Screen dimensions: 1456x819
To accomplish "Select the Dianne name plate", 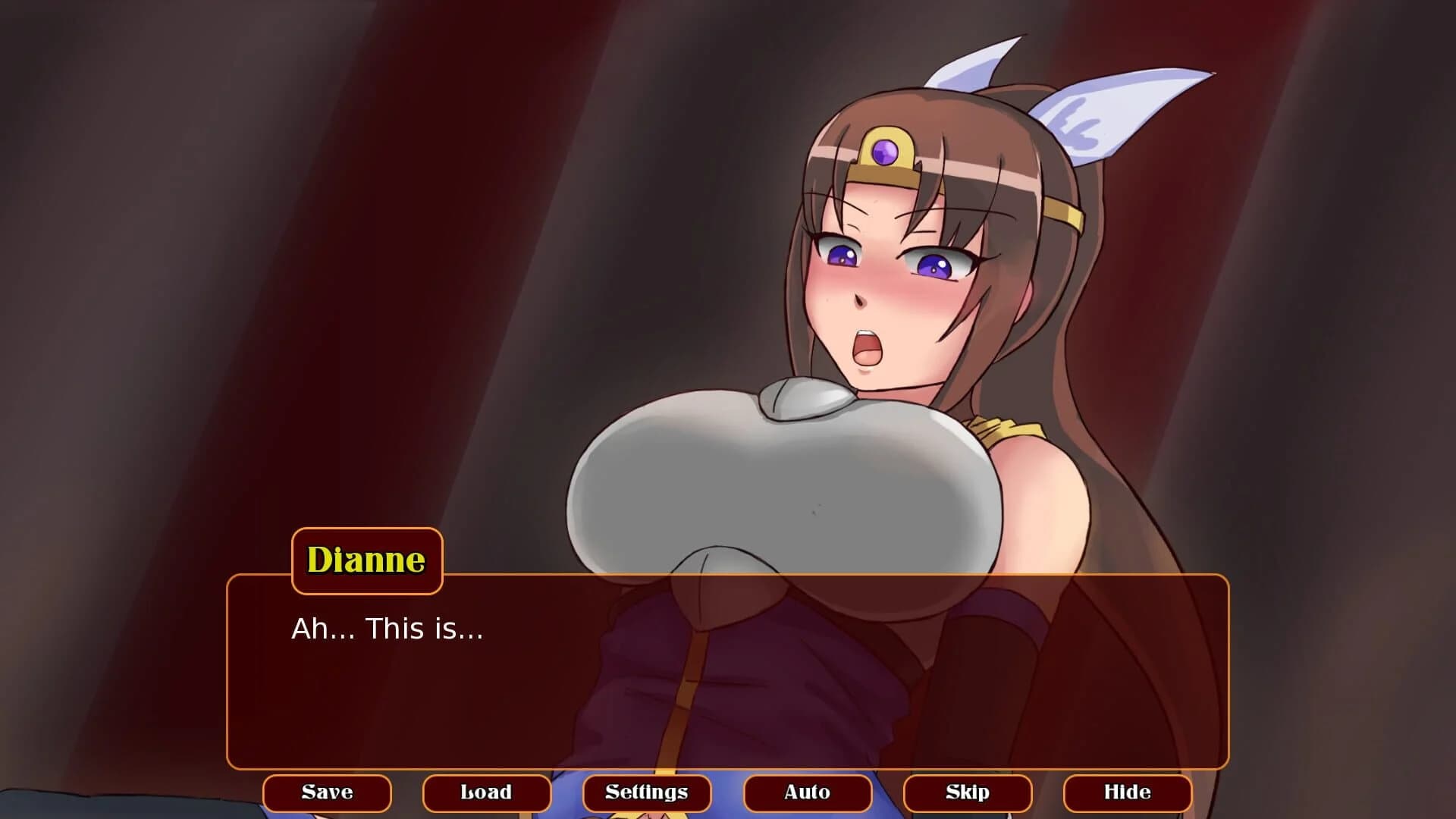I will coord(366,560).
